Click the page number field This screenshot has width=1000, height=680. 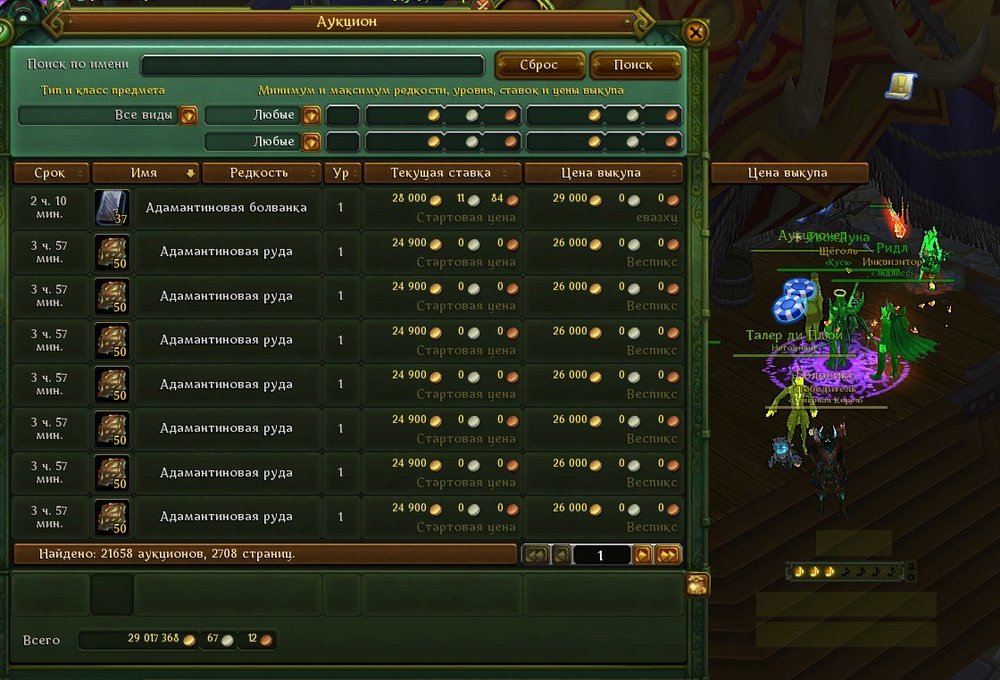click(x=602, y=554)
